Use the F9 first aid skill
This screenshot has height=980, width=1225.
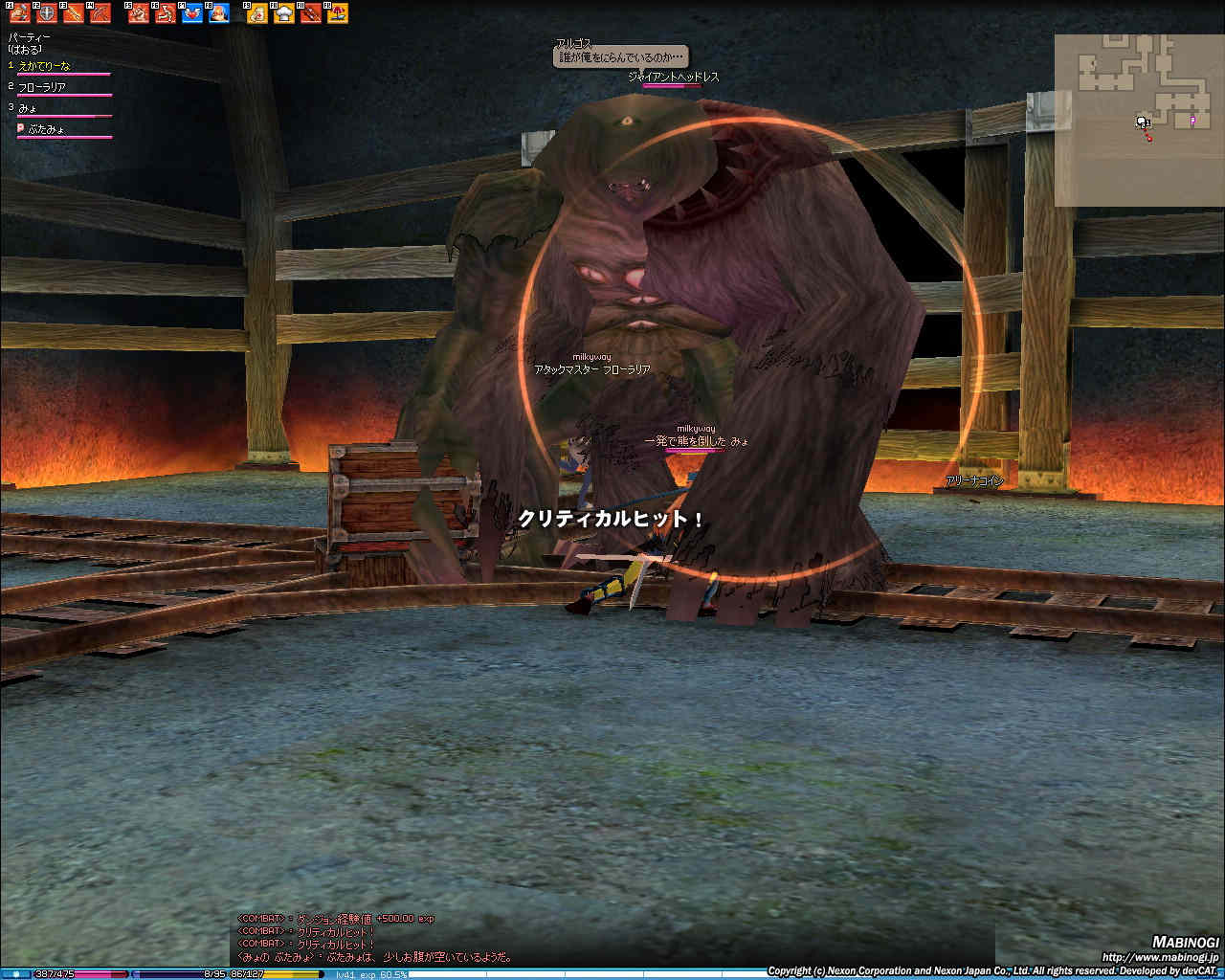coord(257,13)
